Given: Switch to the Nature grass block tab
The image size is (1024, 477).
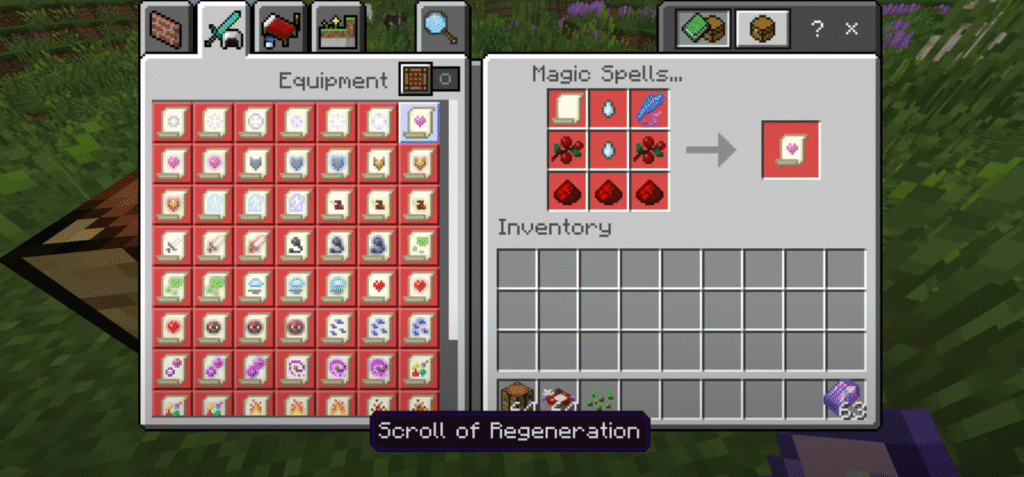Looking at the screenshot, I should [337, 31].
